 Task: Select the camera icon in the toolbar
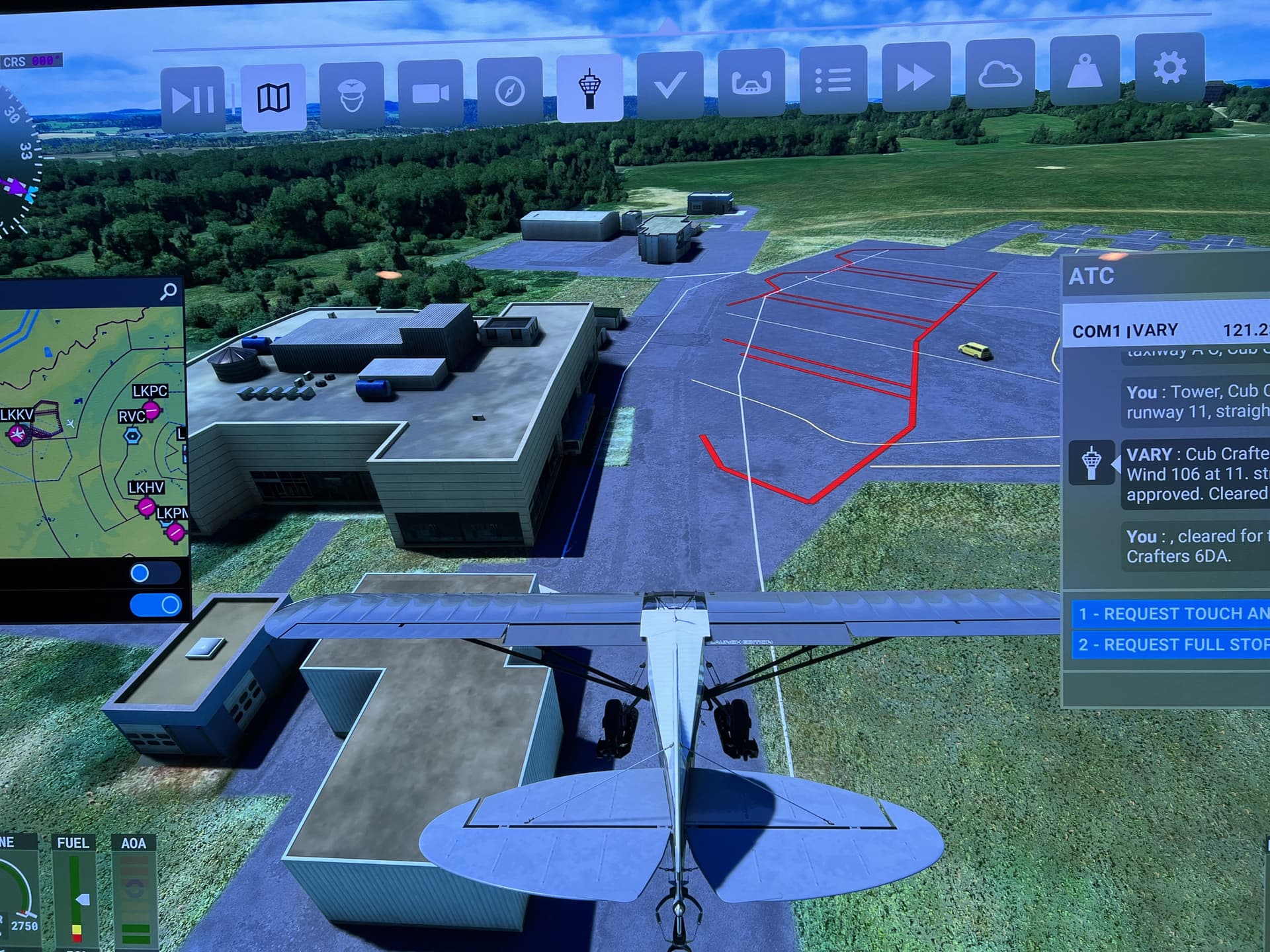(430, 93)
